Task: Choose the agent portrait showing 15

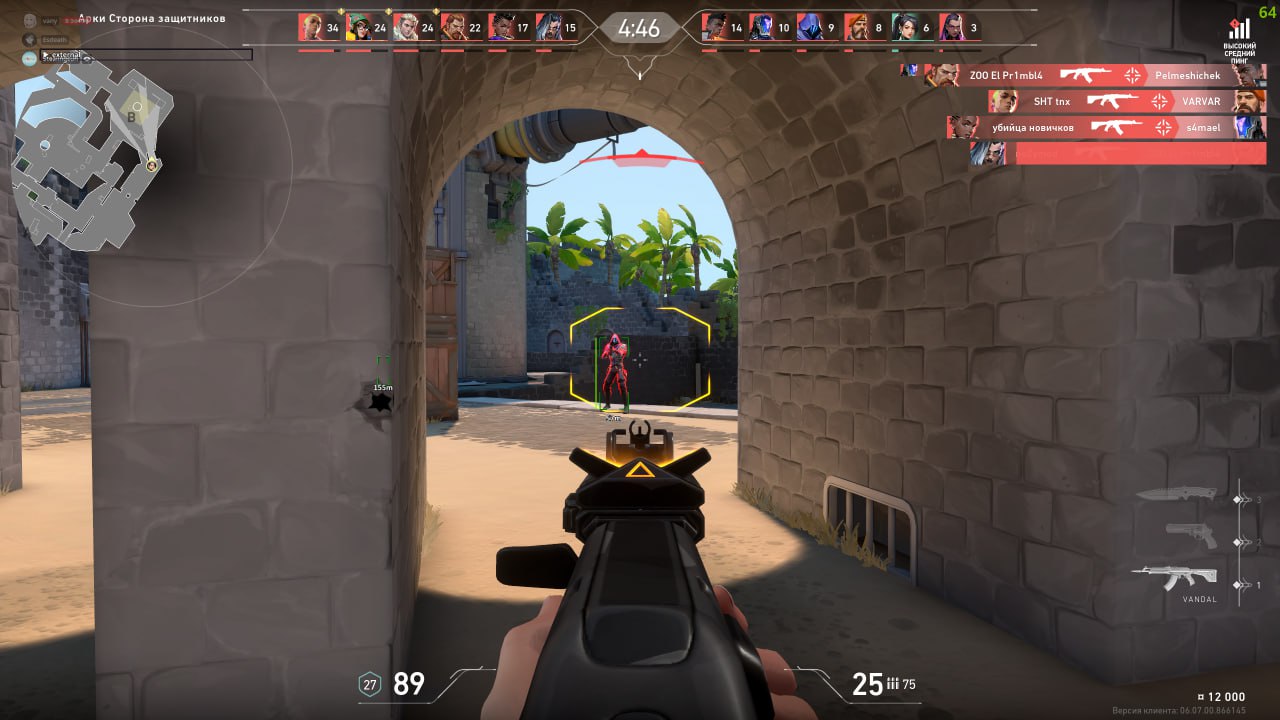Action: pos(548,28)
